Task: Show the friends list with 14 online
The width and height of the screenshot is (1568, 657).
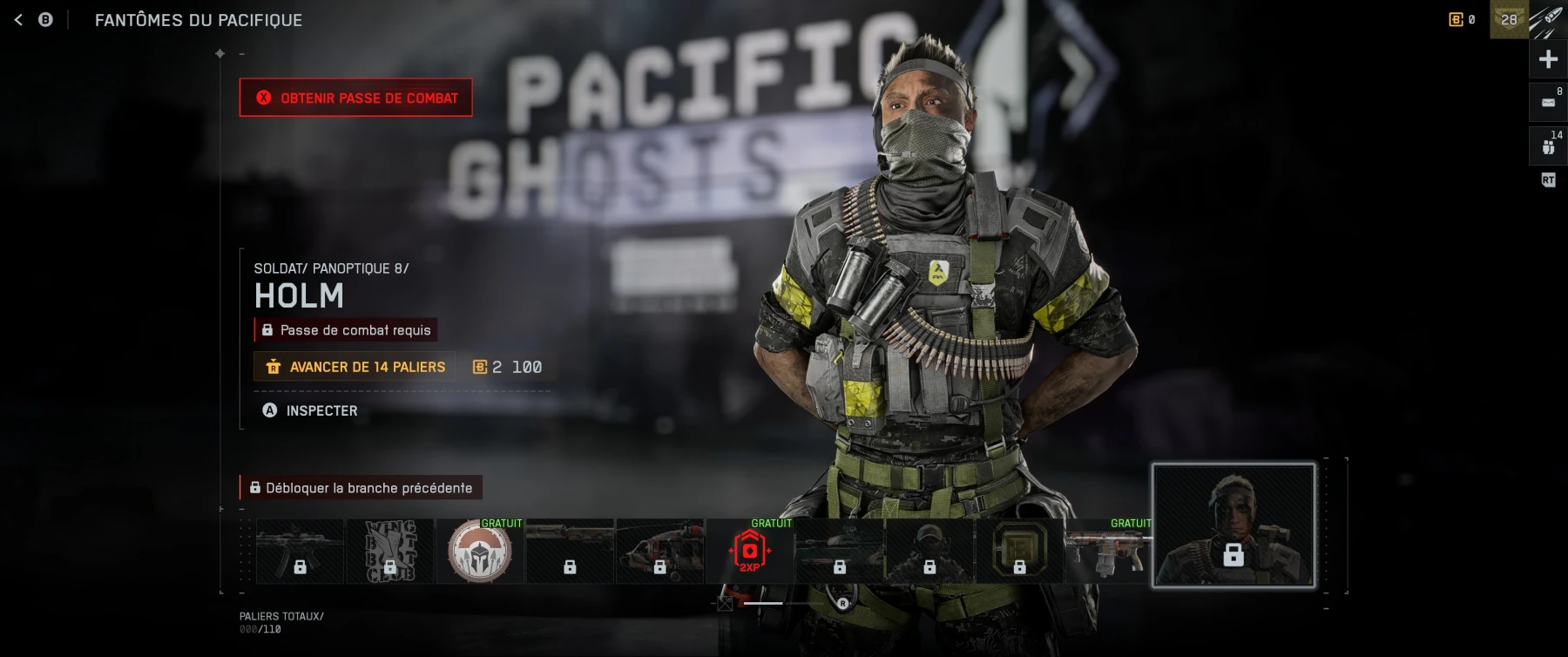Action: click(1548, 146)
